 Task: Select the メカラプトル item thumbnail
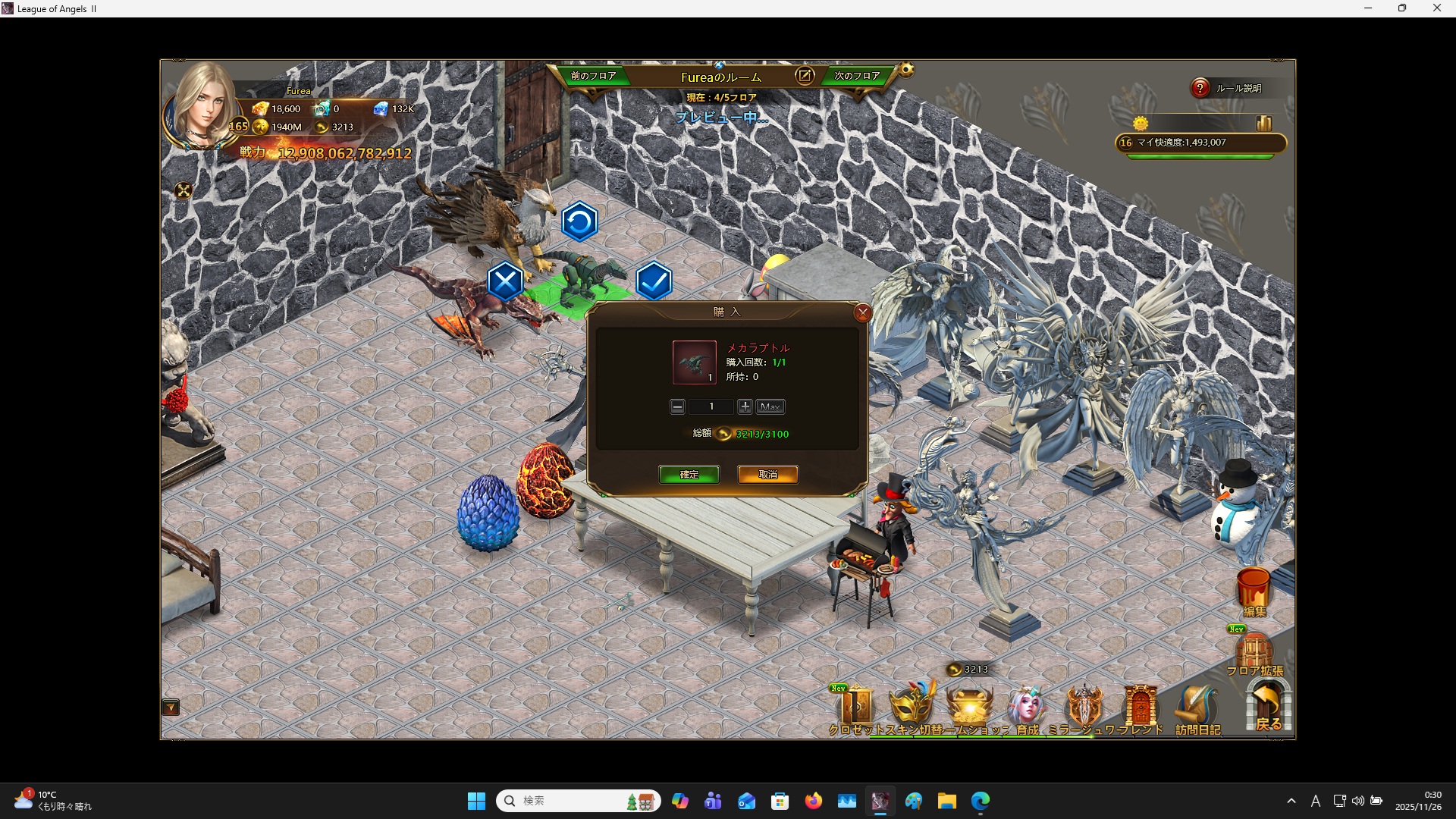pos(694,362)
